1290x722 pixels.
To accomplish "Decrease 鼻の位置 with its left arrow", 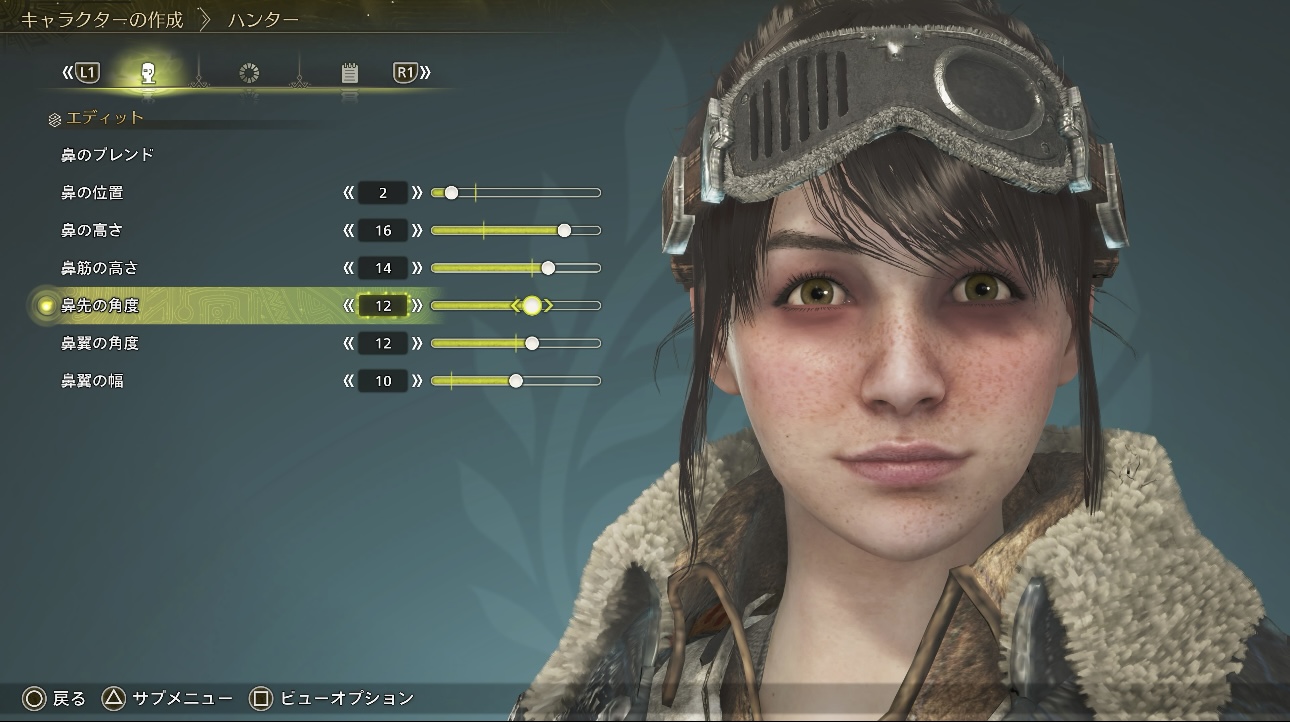I will (x=348, y=193).
